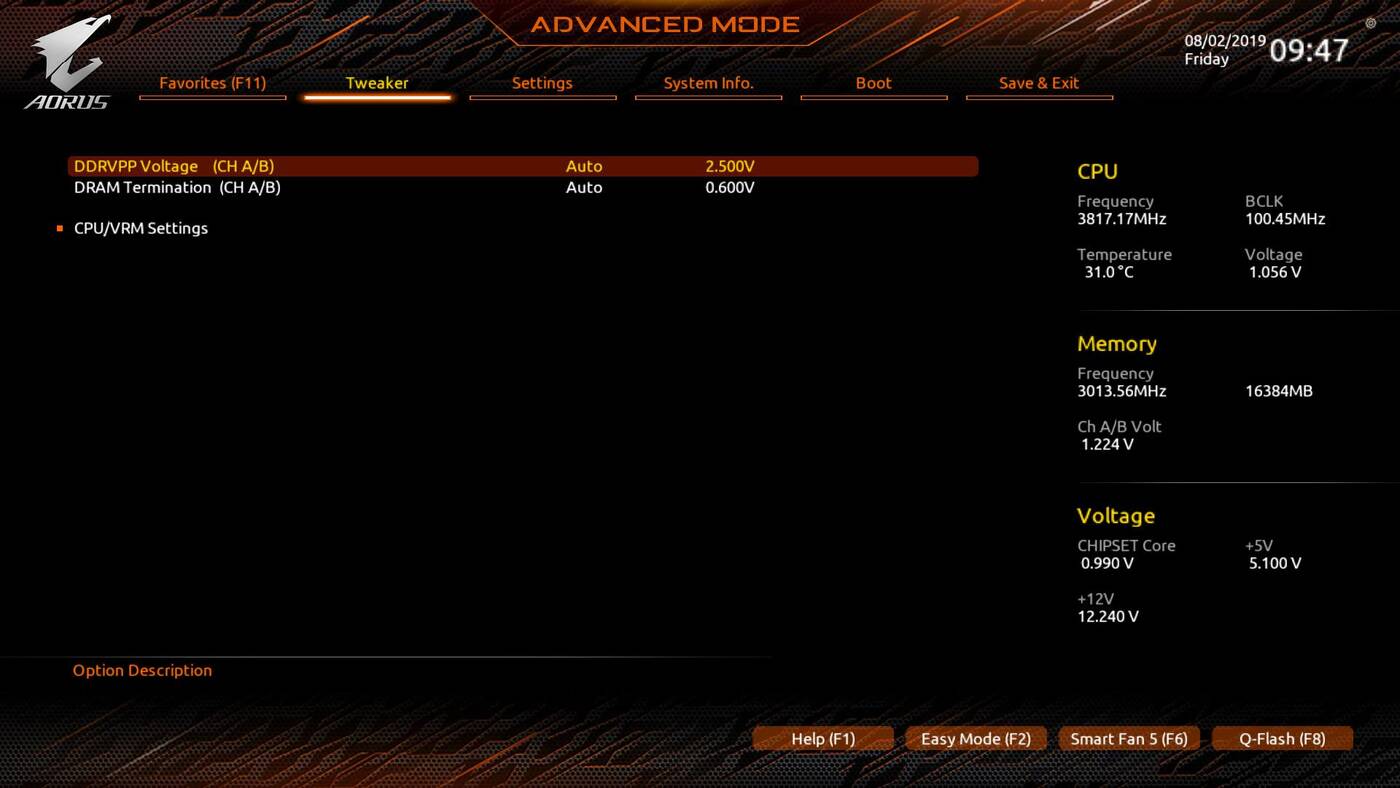The image size is (1400, 788).
Task: Show the System Info. tab
Action: (x=708, y=83)
